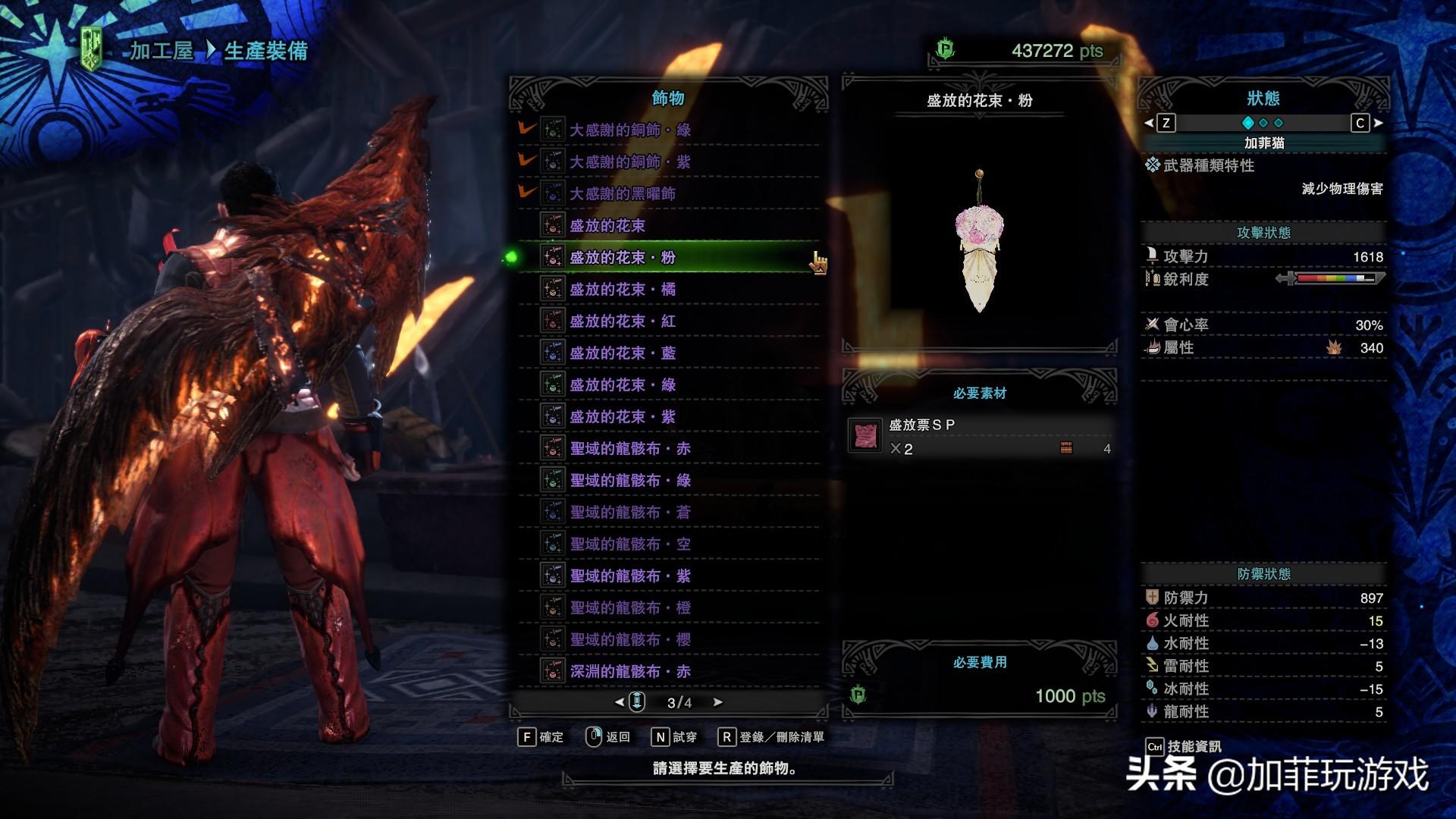Image resolution: width=1456 pixels, height=819 pixels.
Task: Choose 深淵的龍骸布・赤 at list bottom
Action: click(629, 671)
